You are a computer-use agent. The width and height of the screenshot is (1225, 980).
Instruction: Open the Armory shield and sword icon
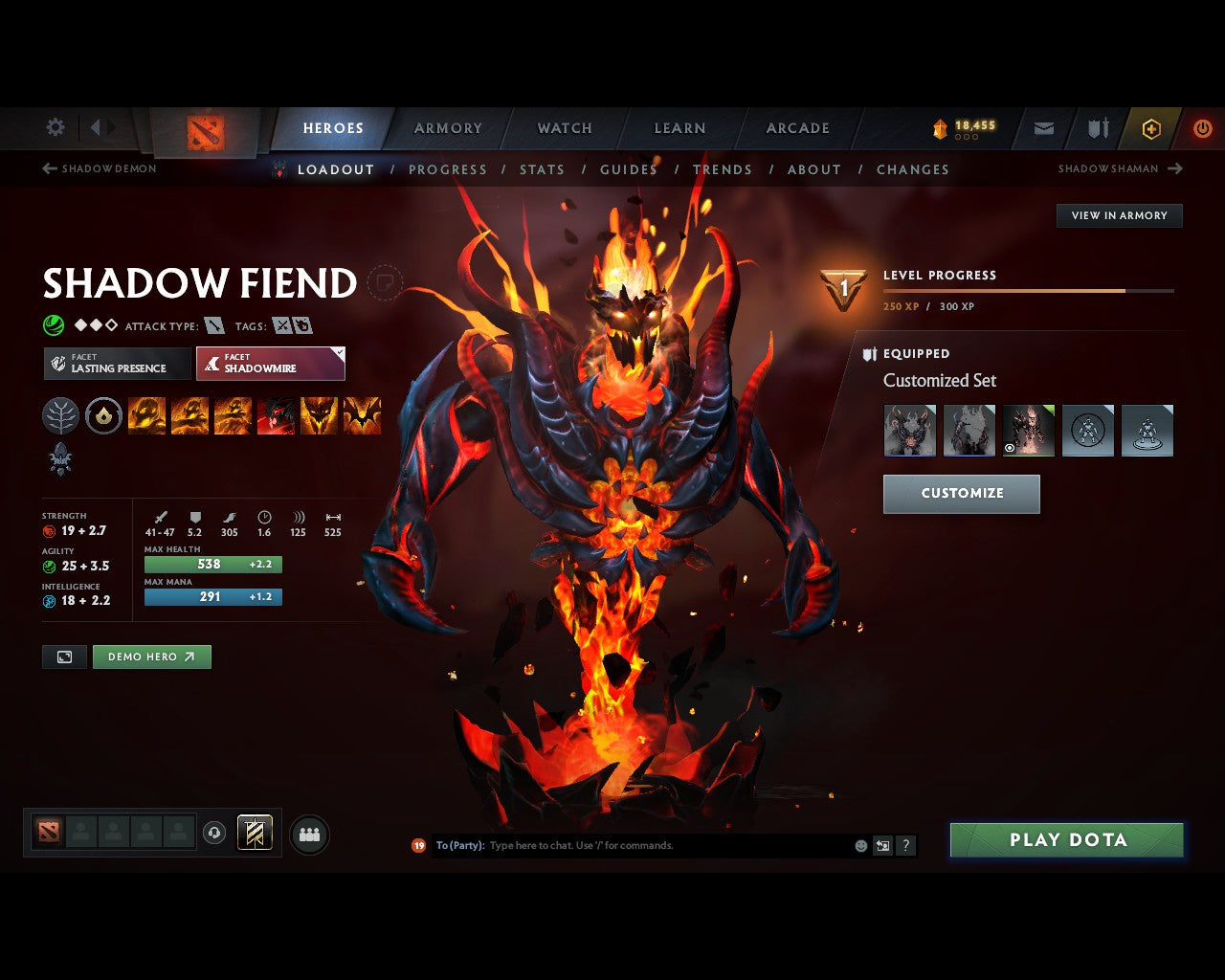click(1097, 128)
